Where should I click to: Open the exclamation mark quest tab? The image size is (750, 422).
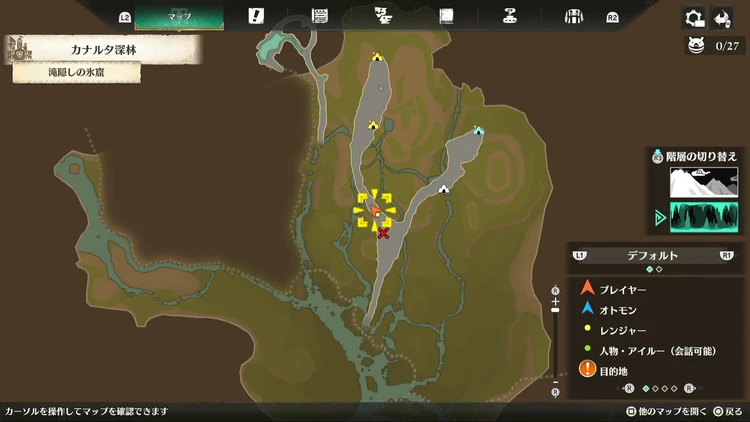pyautogui.click(x=256, y=16)
